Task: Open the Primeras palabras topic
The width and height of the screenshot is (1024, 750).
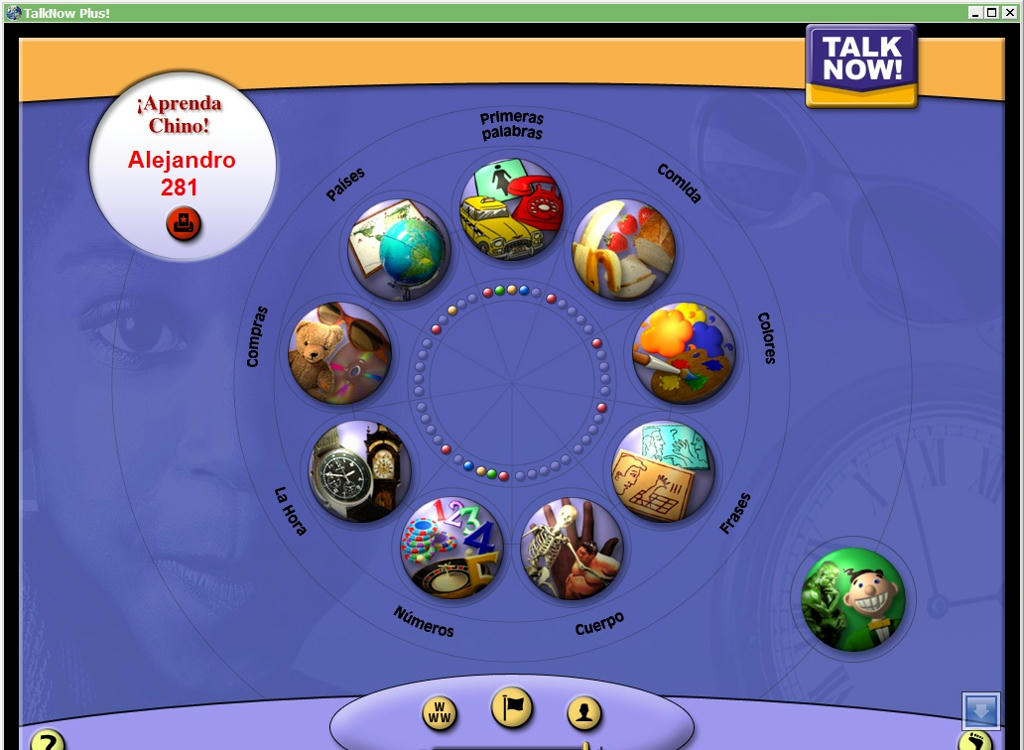Action: click(509, 210)
